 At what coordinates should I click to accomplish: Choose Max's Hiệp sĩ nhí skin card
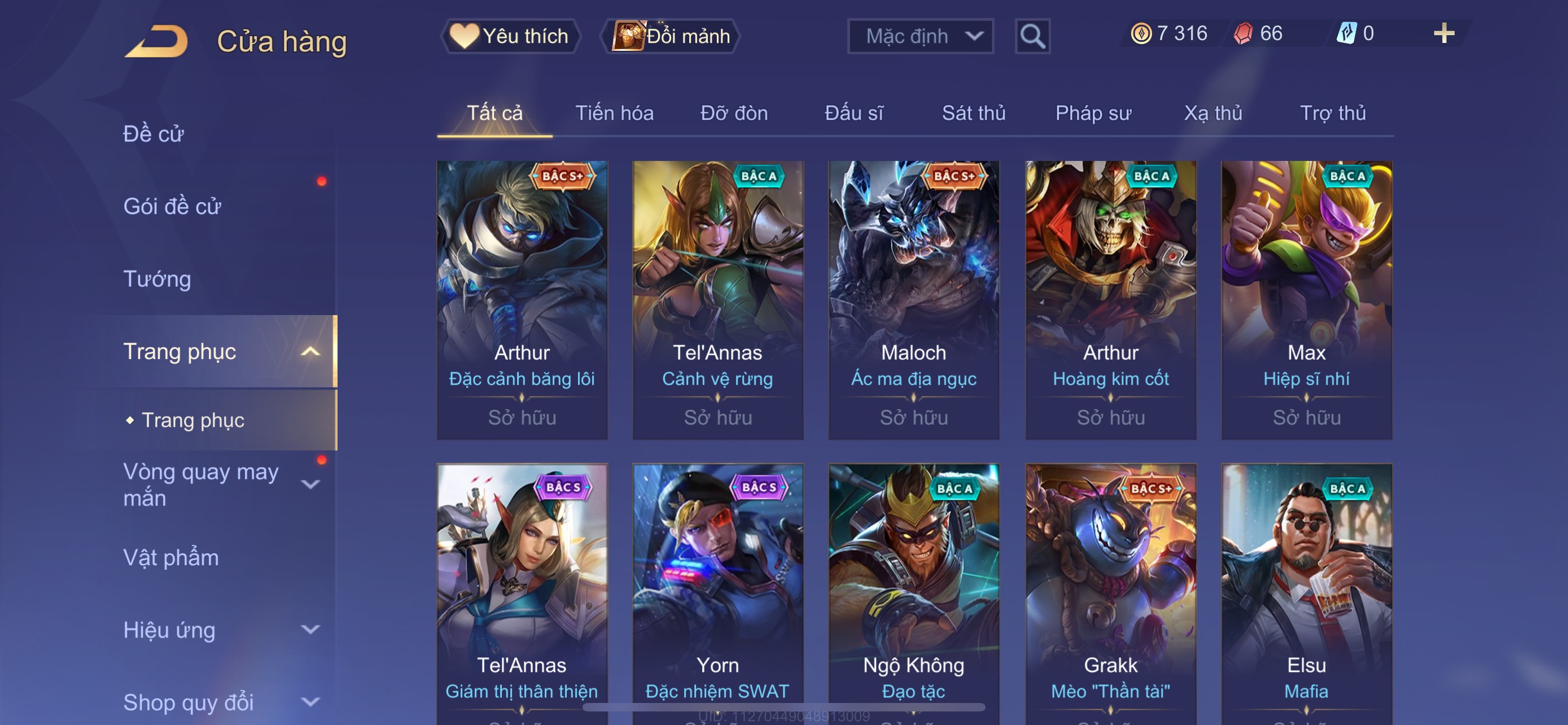[x=1306, y=299]
